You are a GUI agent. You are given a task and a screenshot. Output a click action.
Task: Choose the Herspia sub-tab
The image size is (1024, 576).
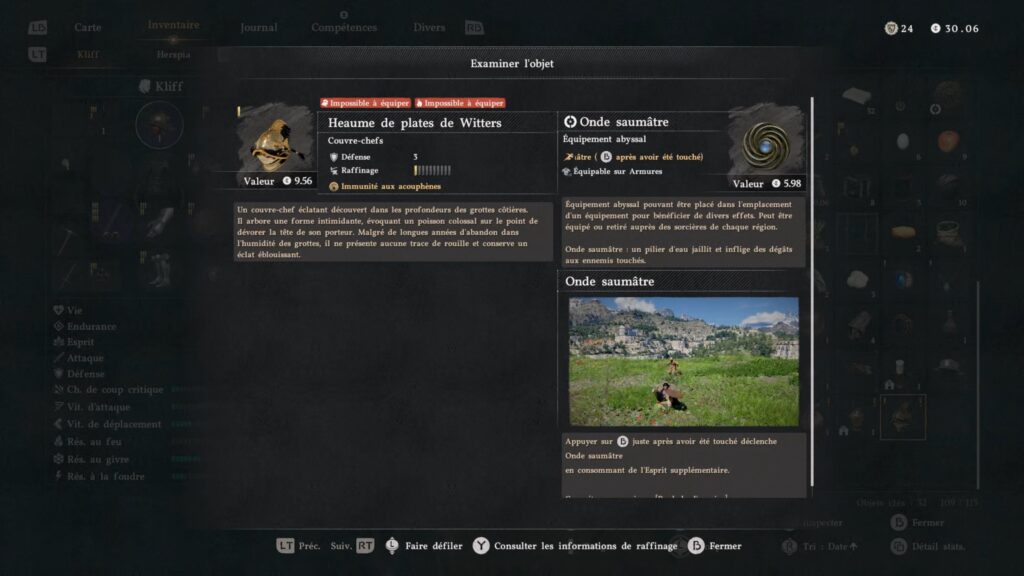click(173, 55)
